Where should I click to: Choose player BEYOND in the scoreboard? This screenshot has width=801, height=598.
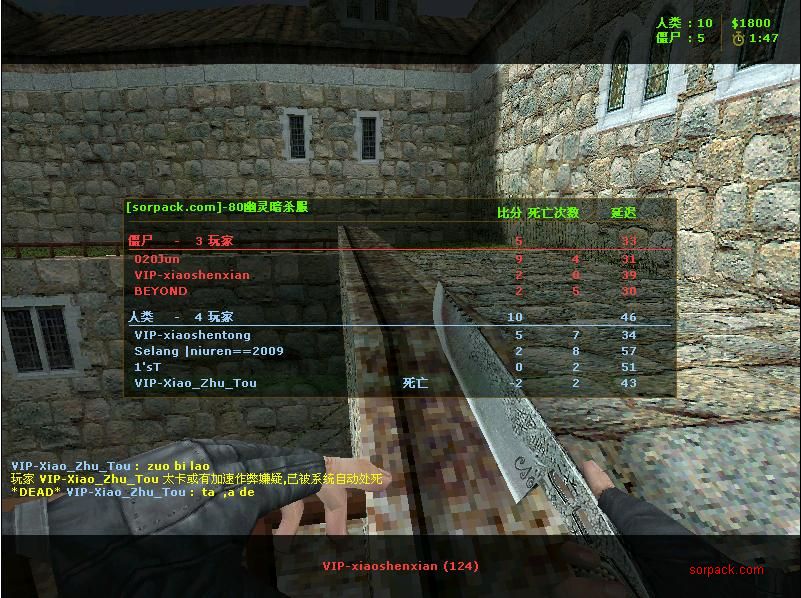(161, 291)
